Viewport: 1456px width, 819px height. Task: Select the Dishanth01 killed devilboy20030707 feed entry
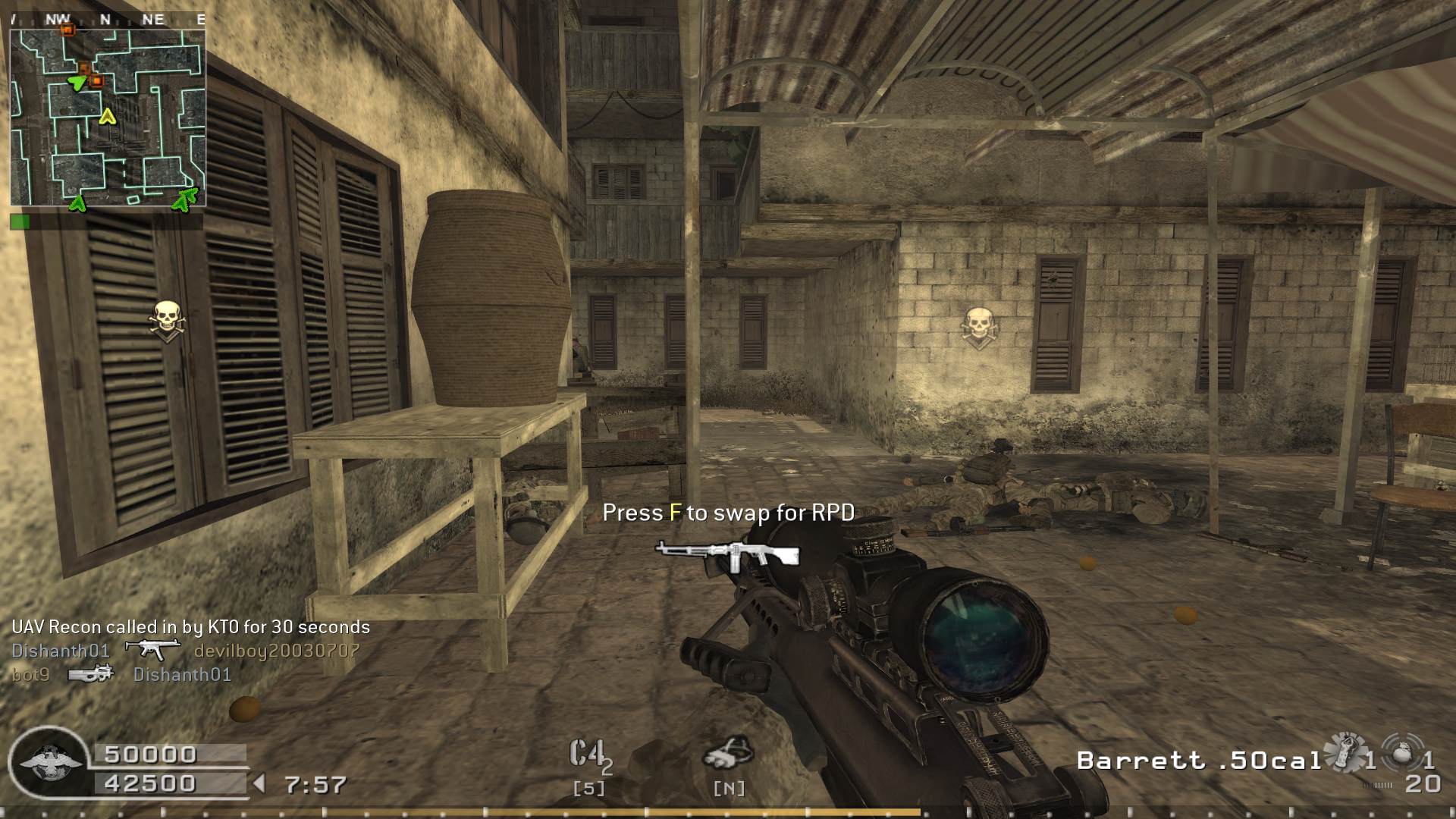pos(185,651)
